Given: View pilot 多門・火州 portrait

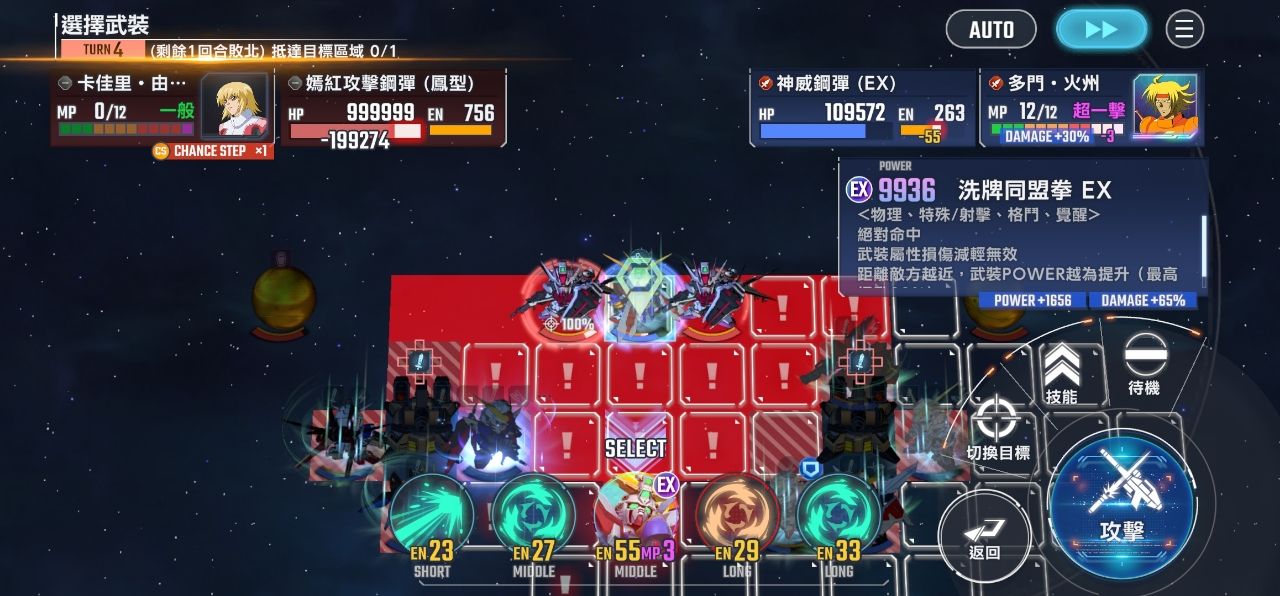Looking at the screenshot, I should coord(1165,107).
